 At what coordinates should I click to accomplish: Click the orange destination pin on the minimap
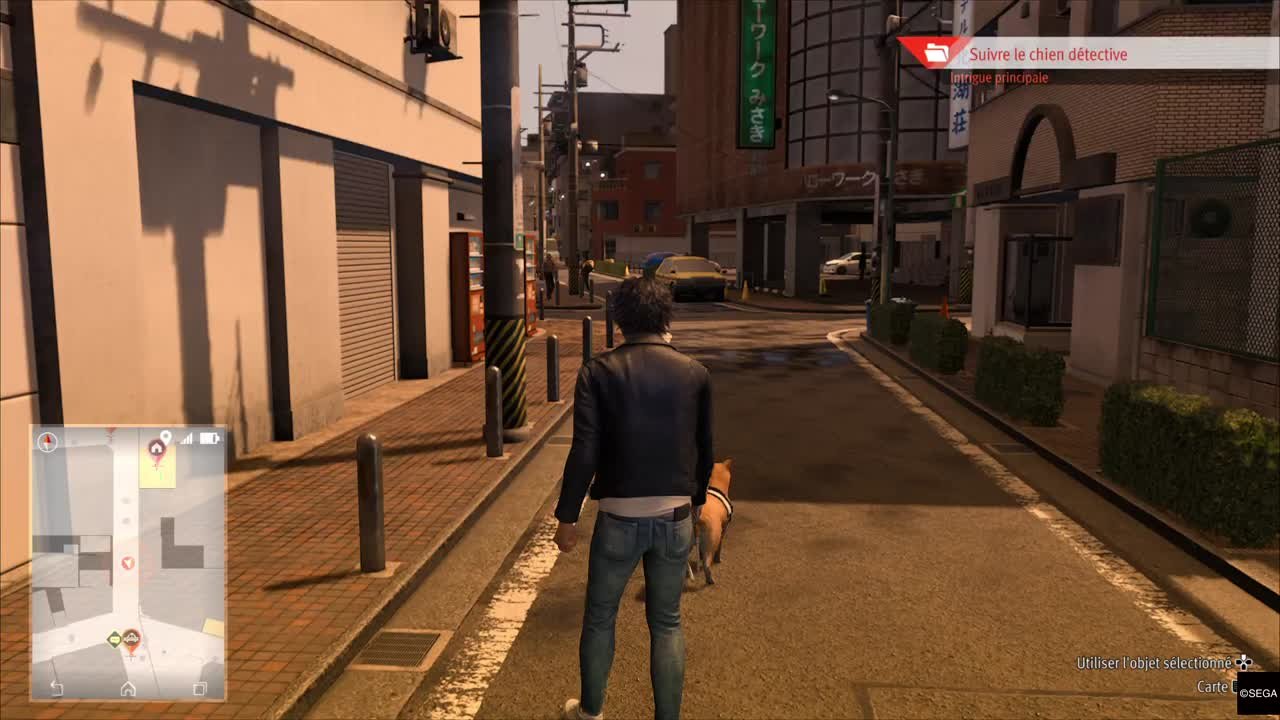[131, 640]
